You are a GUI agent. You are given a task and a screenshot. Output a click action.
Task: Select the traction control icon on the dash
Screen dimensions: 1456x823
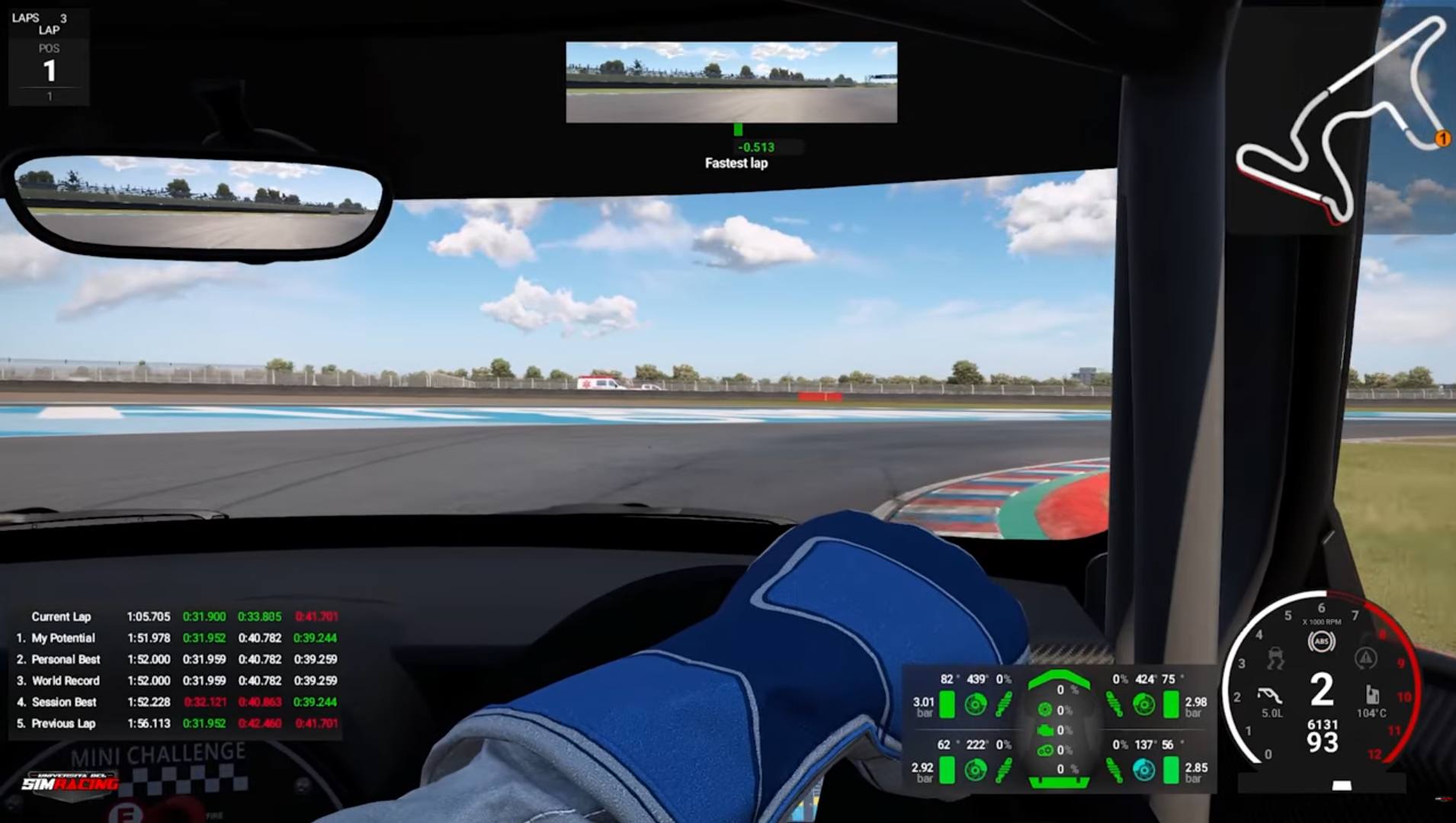[x=1278, y=659]
